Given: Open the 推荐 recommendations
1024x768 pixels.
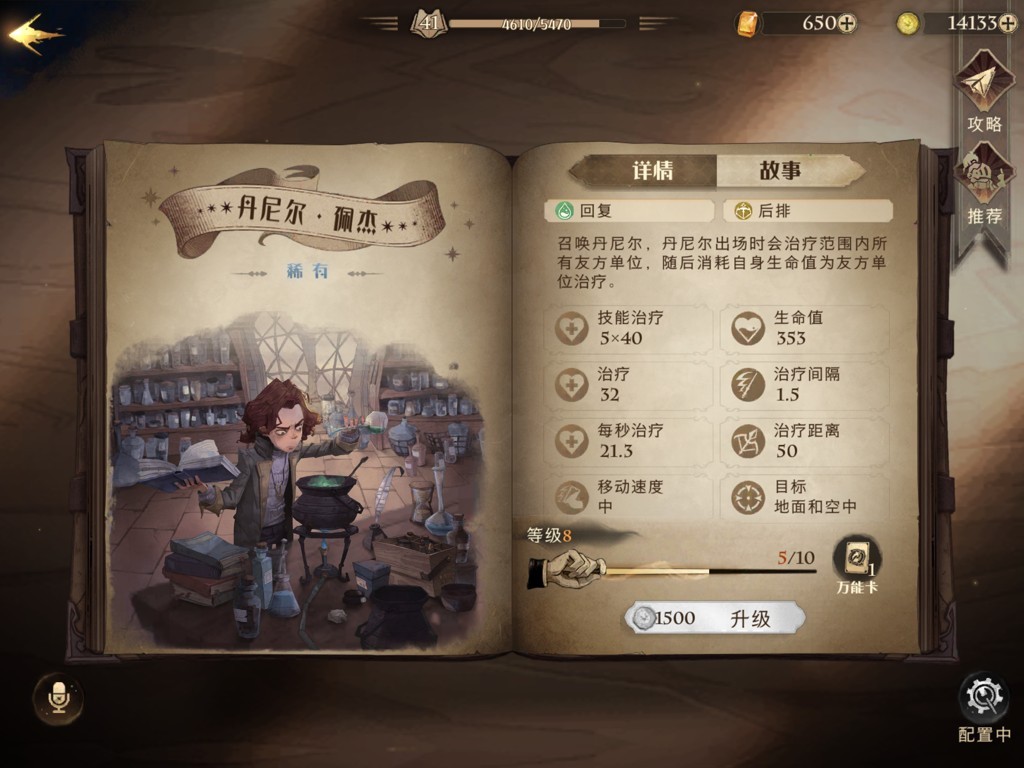Looking at the screenshot, I should [x=984, y=185].
